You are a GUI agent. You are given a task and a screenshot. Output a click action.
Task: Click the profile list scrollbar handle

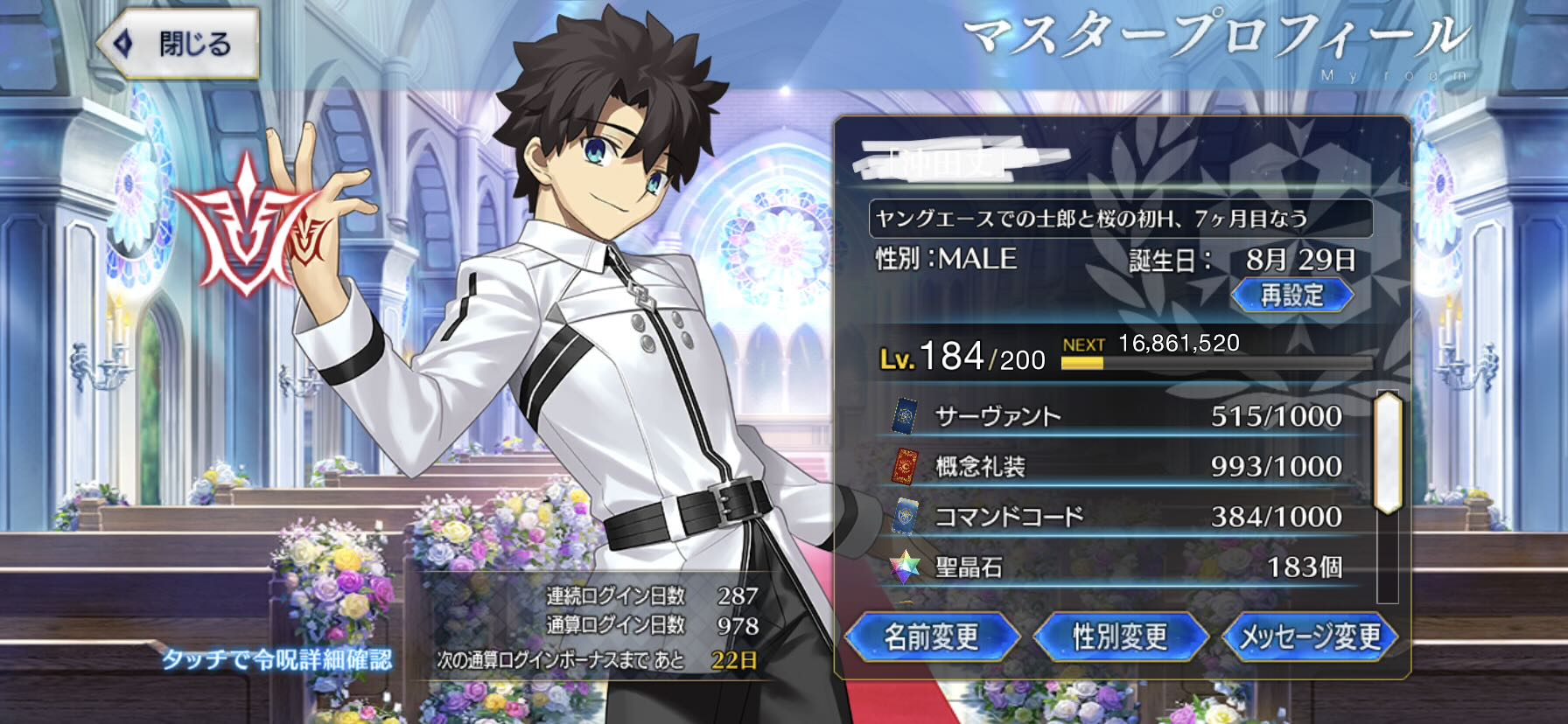(x=1388, y=452)
